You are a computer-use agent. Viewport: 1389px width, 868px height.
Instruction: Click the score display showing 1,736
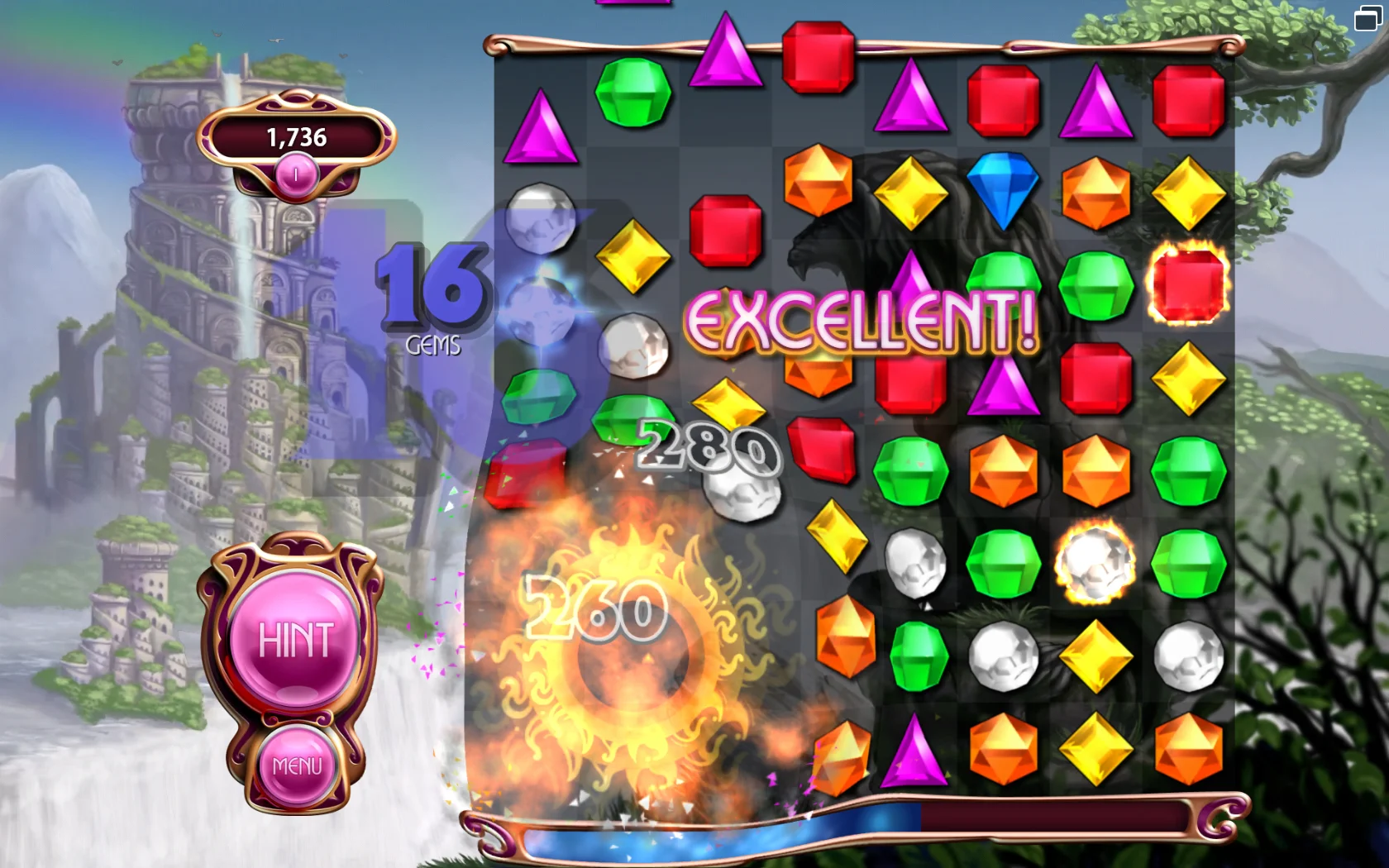coord(296,137)
